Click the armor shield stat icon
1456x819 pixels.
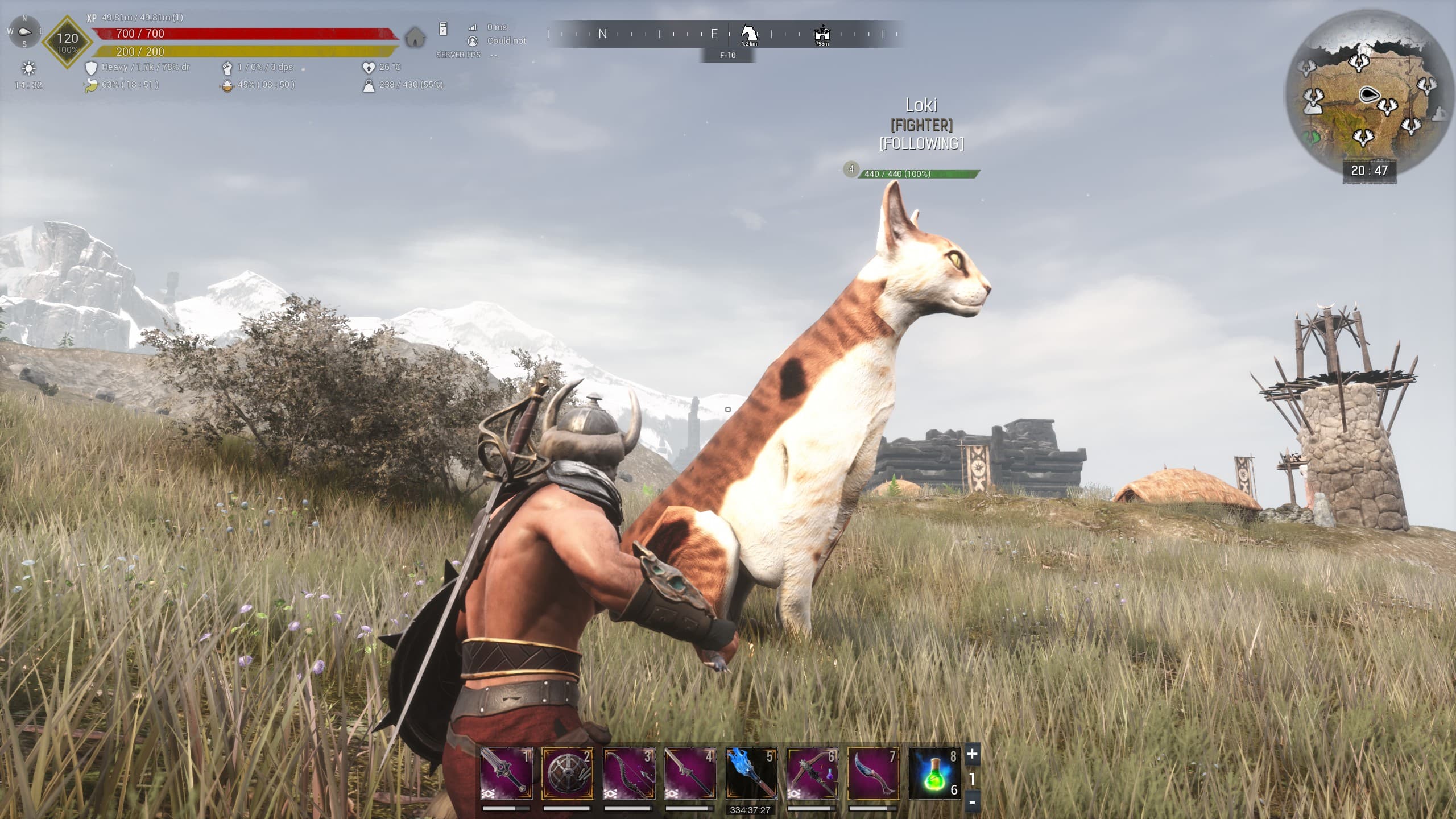(x=91, y=68)
